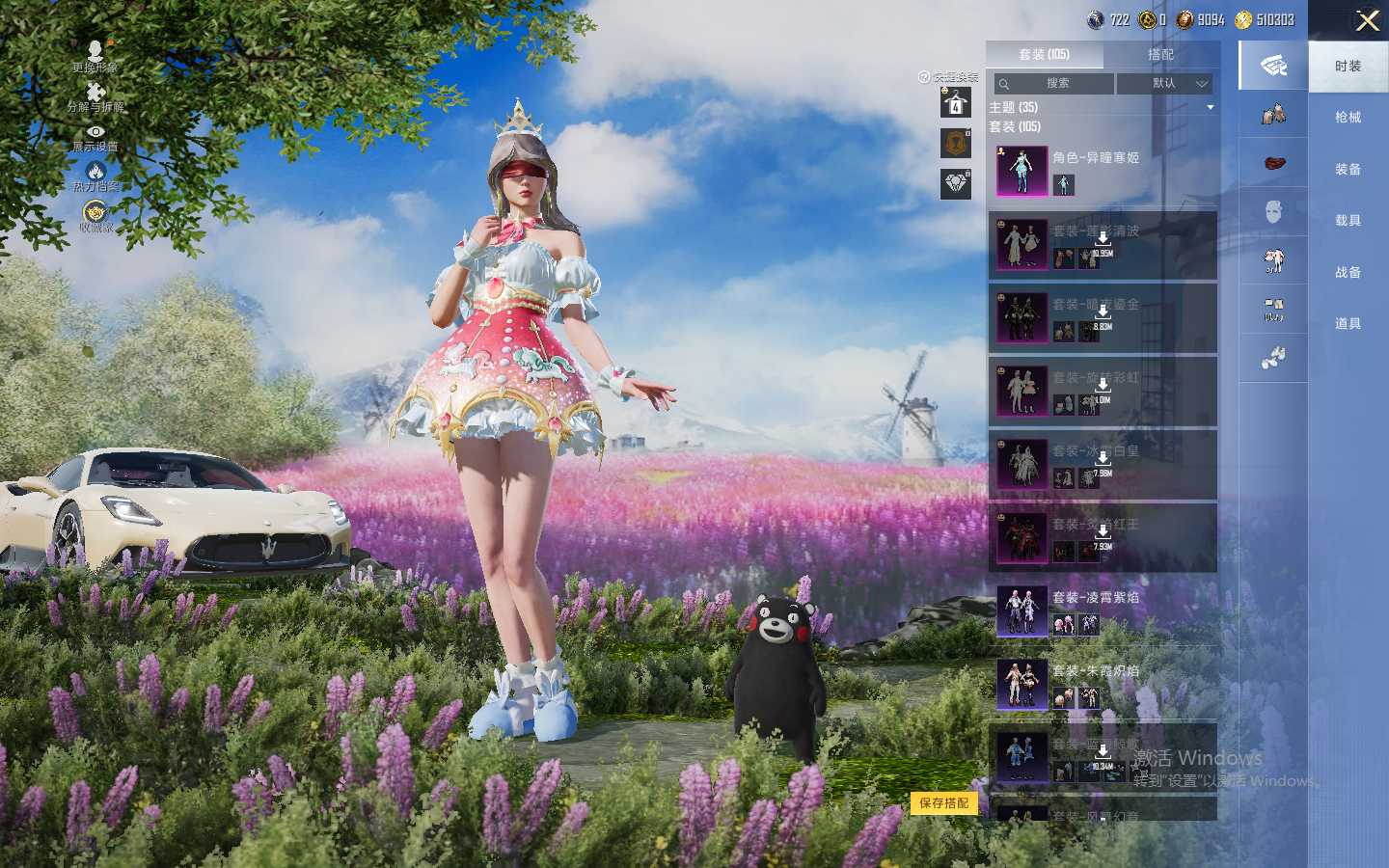1389x868 pixels.
Task: Open 更换形象 to change character
Action: click(95, 56)
